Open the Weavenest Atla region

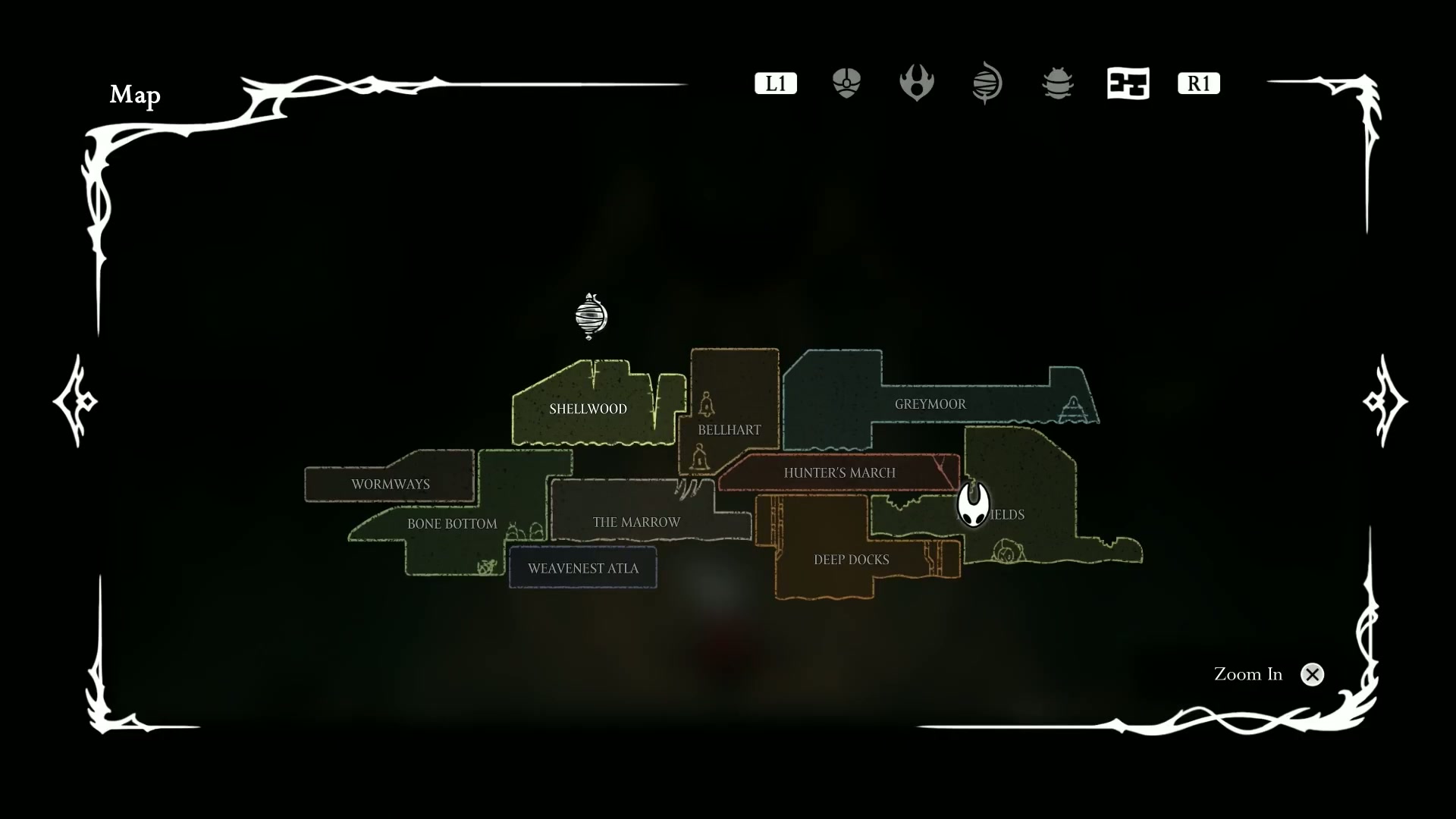pyautogui.click(x=582, y=569)
